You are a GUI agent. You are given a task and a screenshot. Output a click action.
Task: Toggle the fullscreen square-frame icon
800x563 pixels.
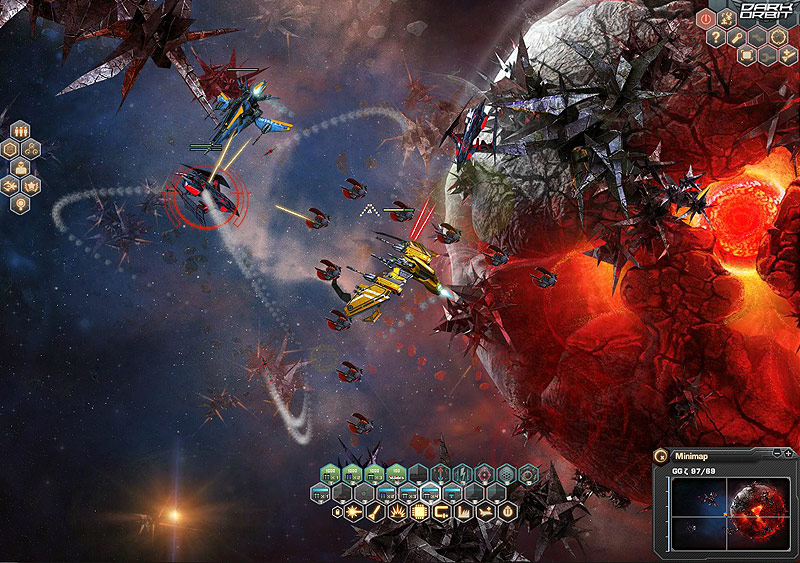click(745, 55)
